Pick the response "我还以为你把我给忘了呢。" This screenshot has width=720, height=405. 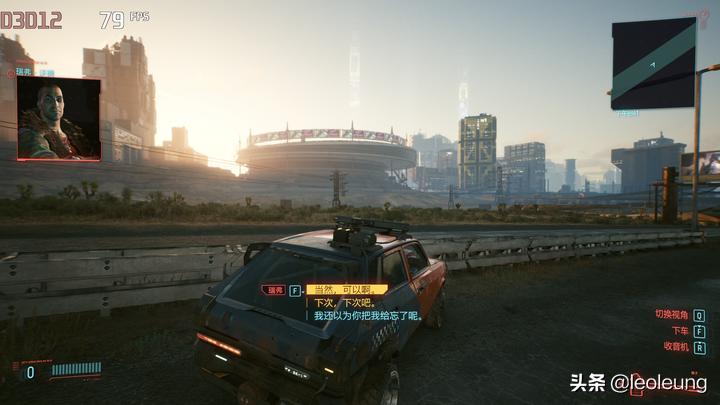366,316
